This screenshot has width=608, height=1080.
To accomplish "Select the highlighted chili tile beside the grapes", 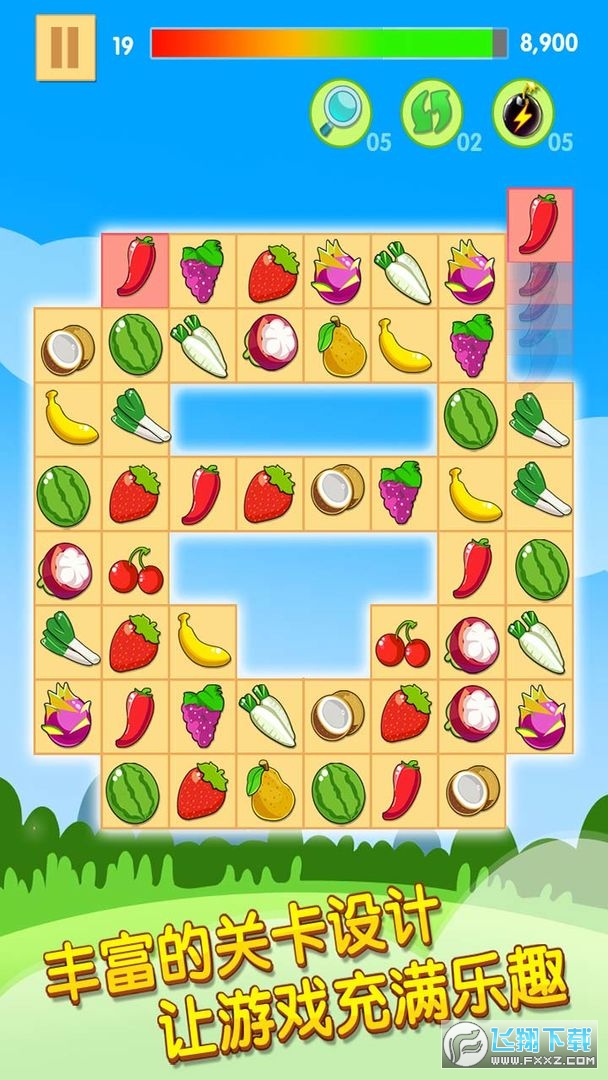I will [x=135, y=269].
